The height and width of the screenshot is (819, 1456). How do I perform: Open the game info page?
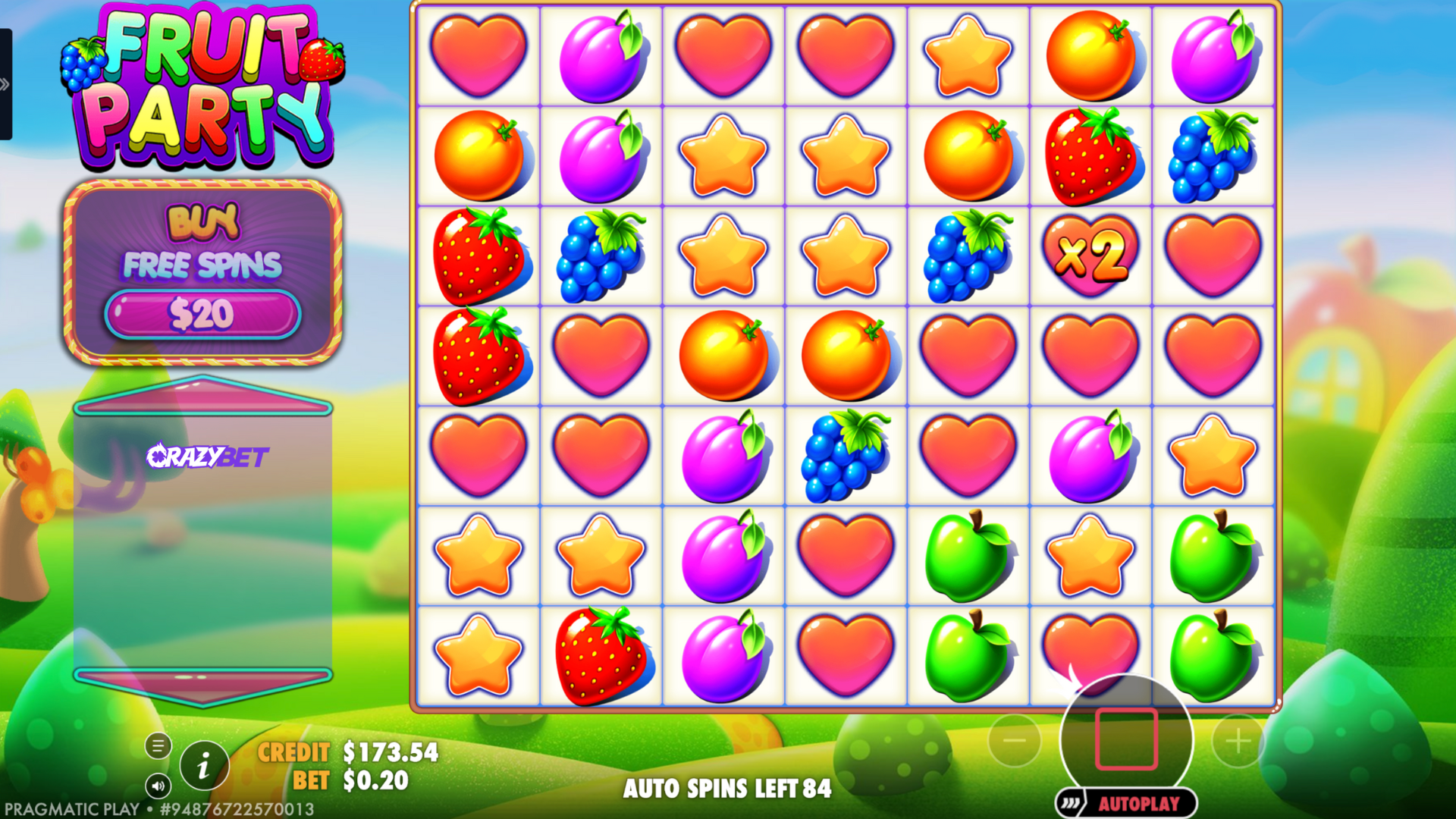point(204,767)
